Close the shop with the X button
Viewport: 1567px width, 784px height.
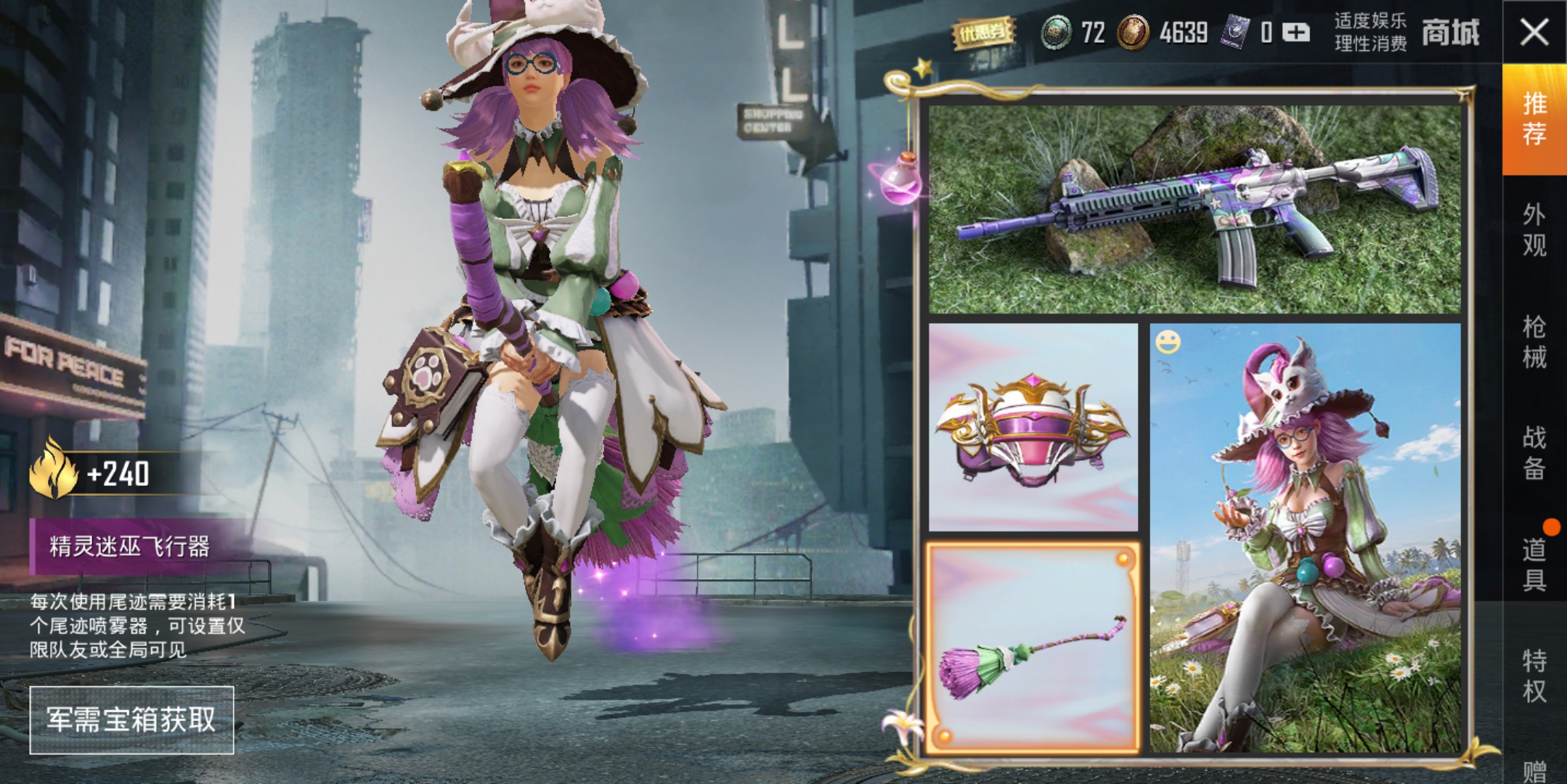click(x=1534, y=33)
